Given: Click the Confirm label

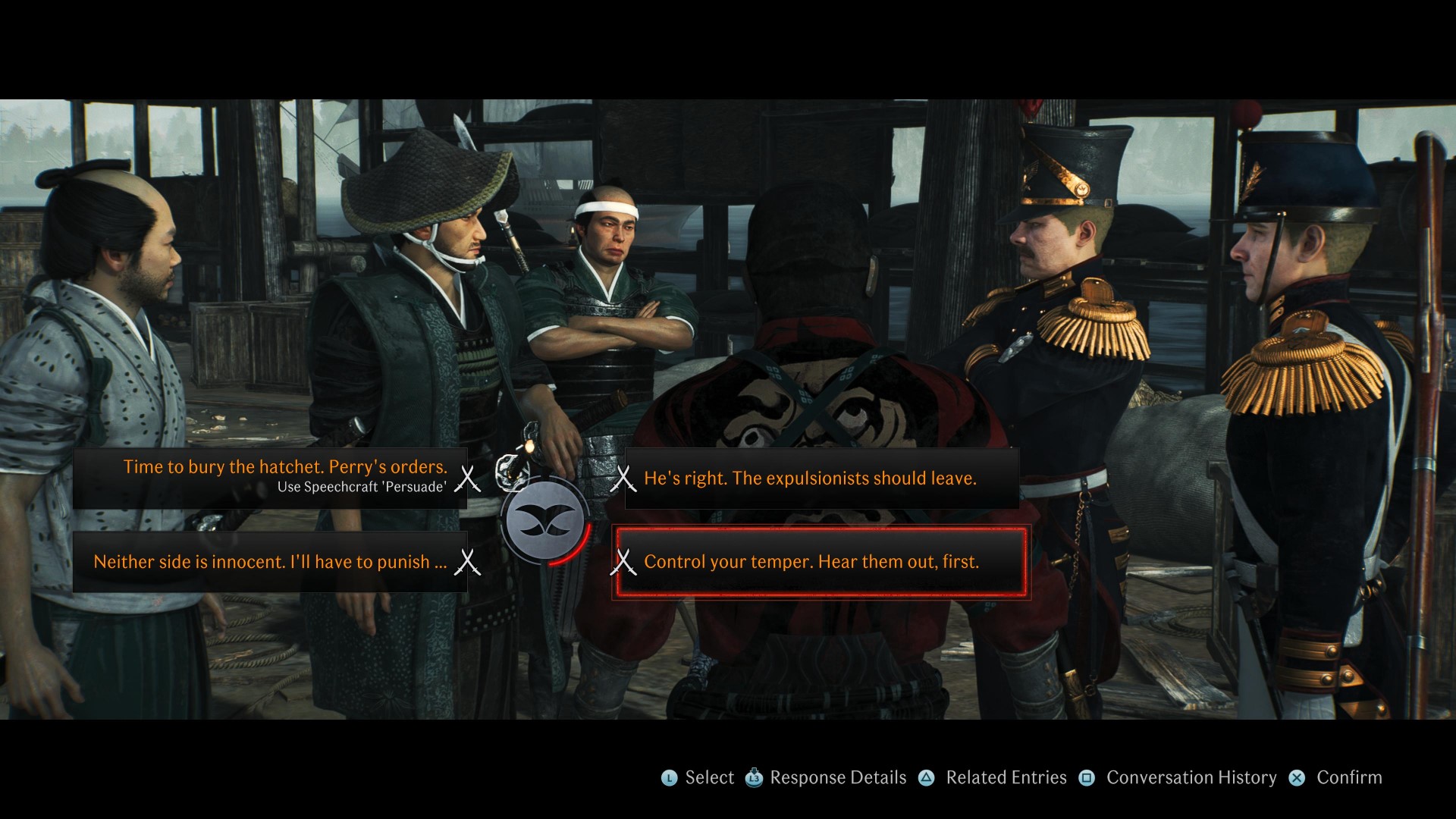Looking at the screenshot, I should 1348,777.
